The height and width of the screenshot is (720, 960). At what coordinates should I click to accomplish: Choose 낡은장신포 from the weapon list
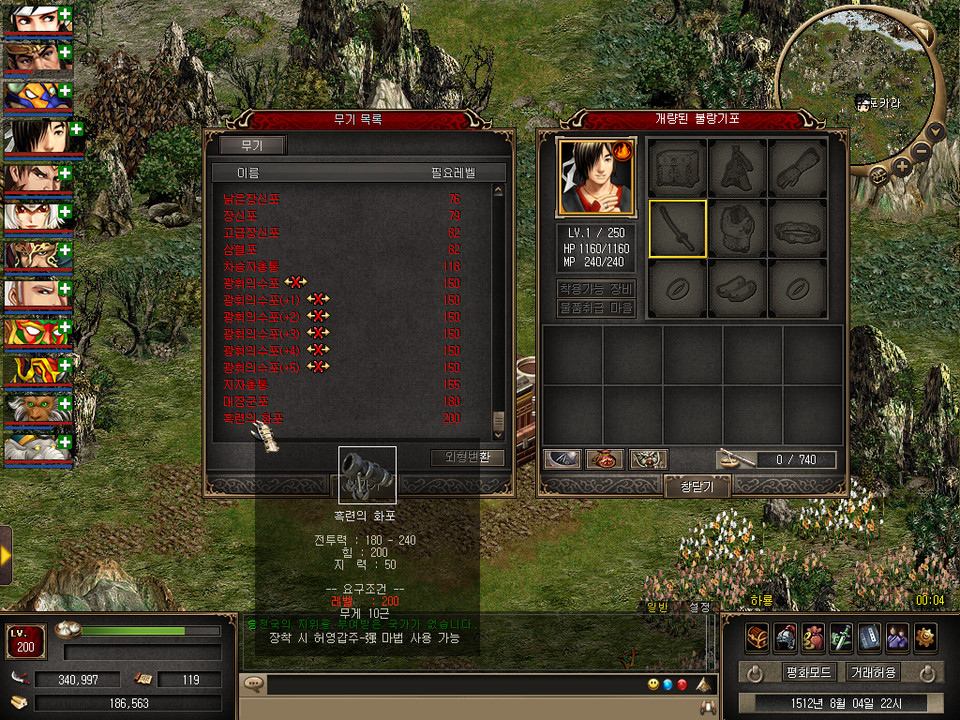pyautogui.click(x=253, y=198)
